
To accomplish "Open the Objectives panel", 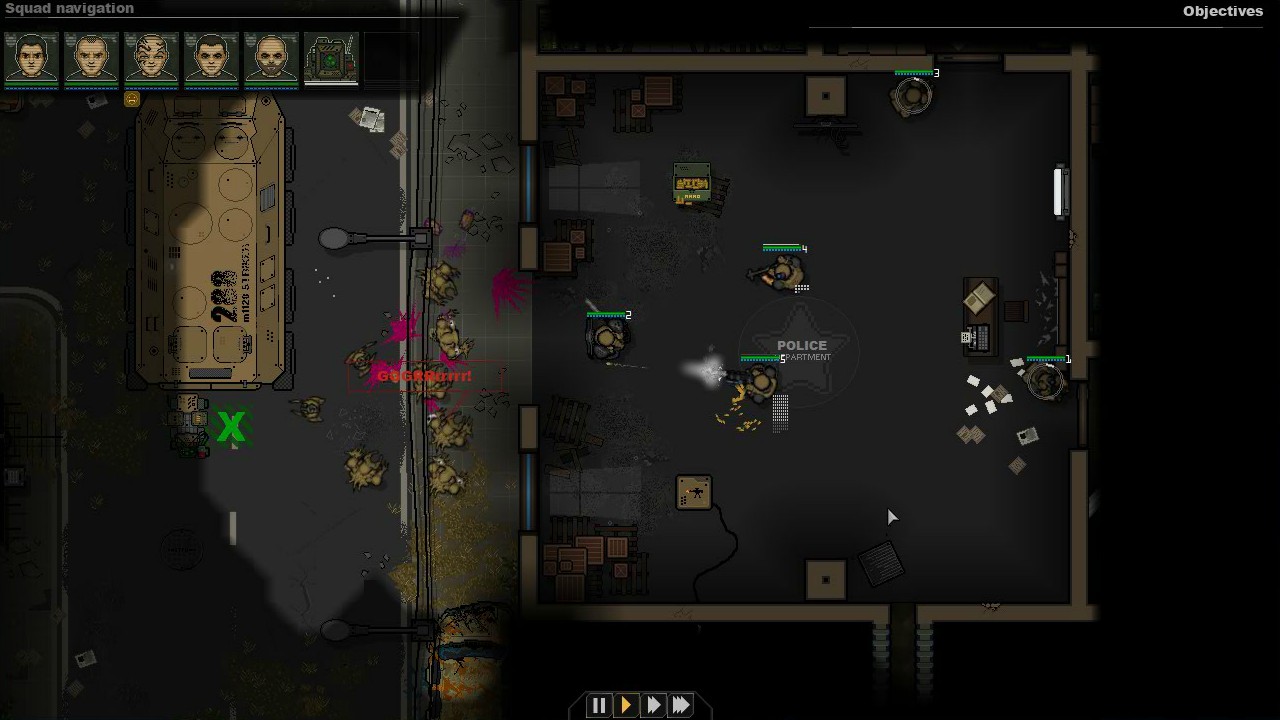I will (1222, 11).
